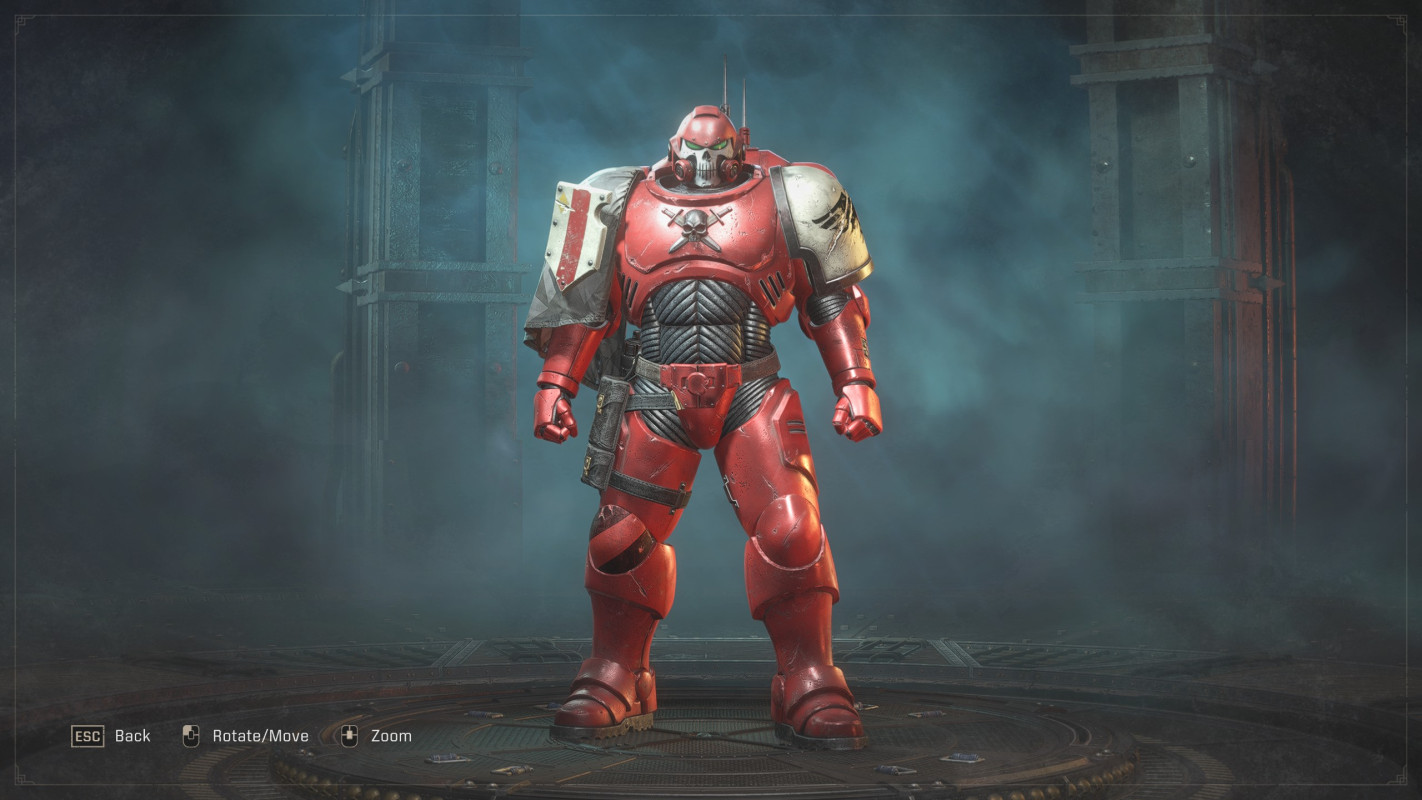Click the Back label next to ESC

[133, 736]
